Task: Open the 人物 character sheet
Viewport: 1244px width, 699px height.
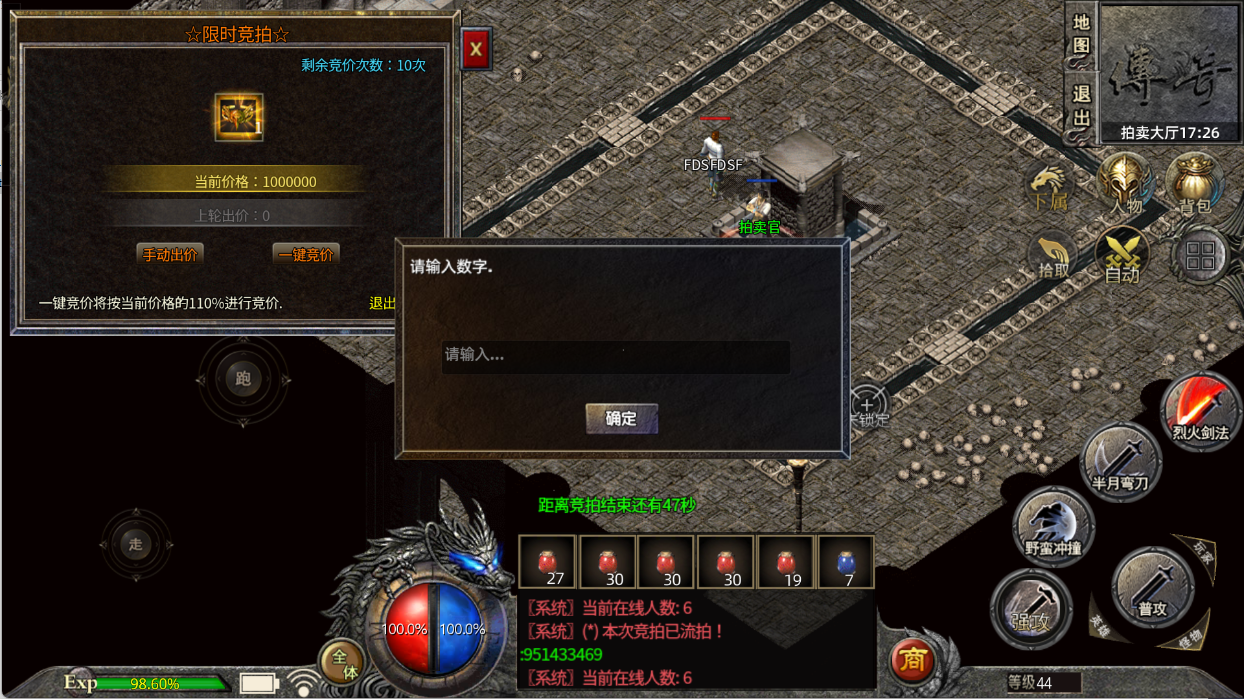Action: coord(1126,185)
